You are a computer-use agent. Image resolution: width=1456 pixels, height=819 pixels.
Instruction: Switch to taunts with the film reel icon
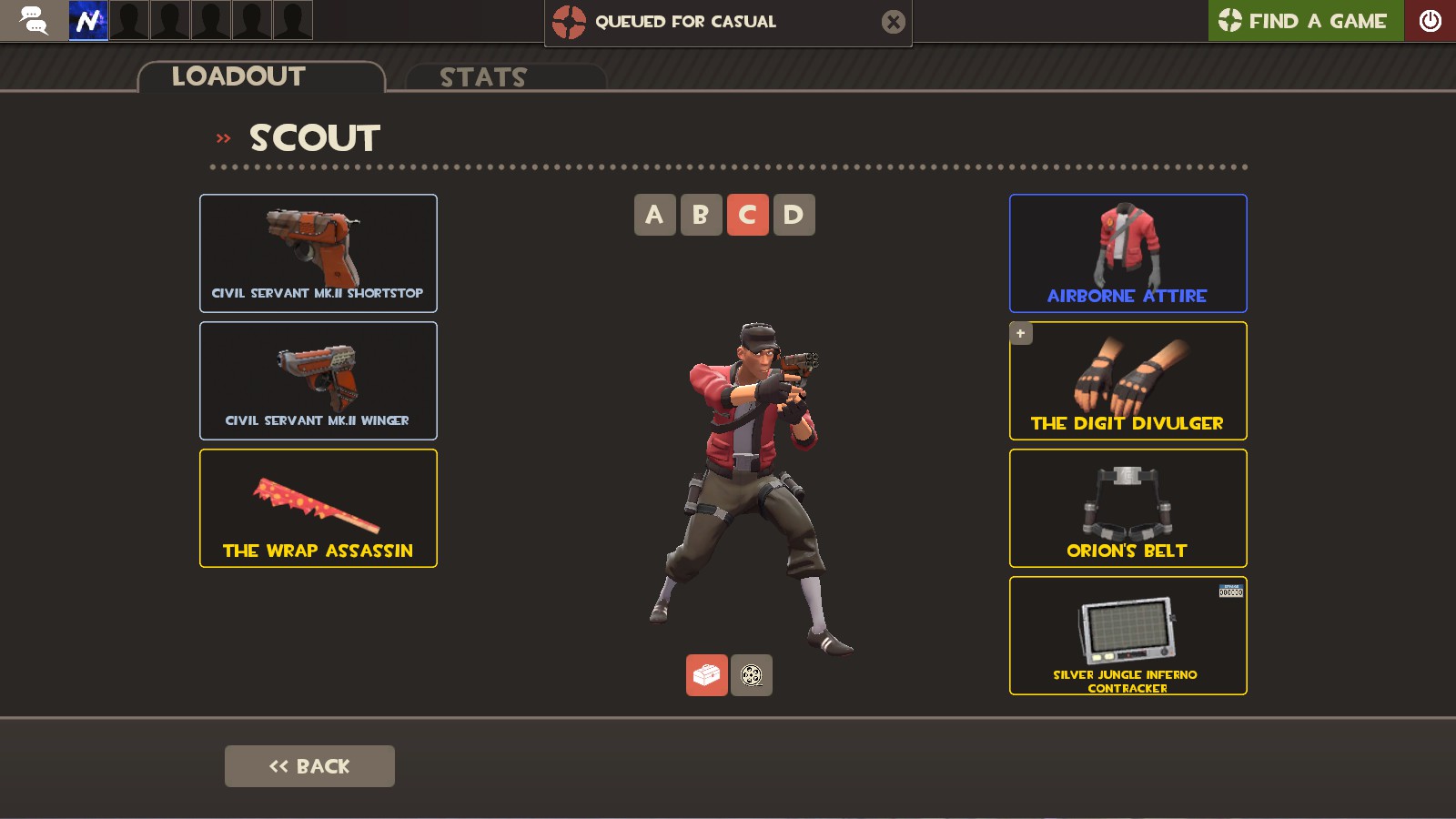751,675
